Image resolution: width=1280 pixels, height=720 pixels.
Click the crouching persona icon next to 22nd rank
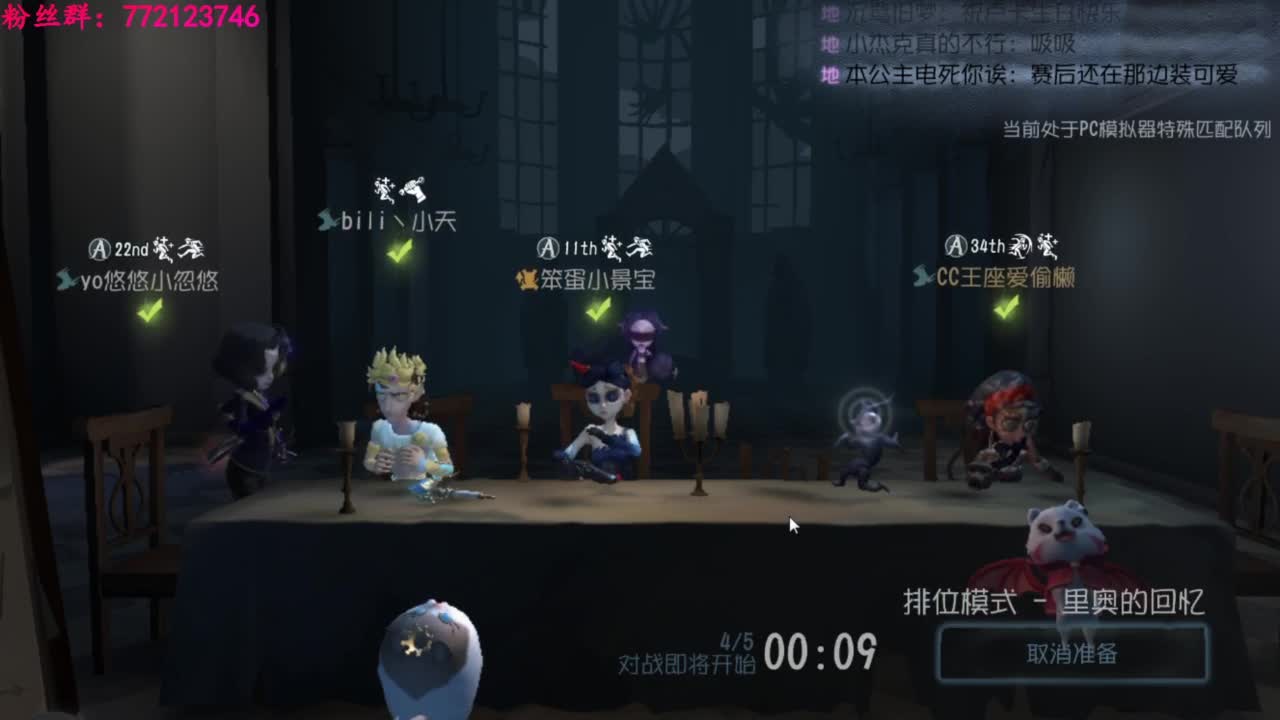coord(164,249)
